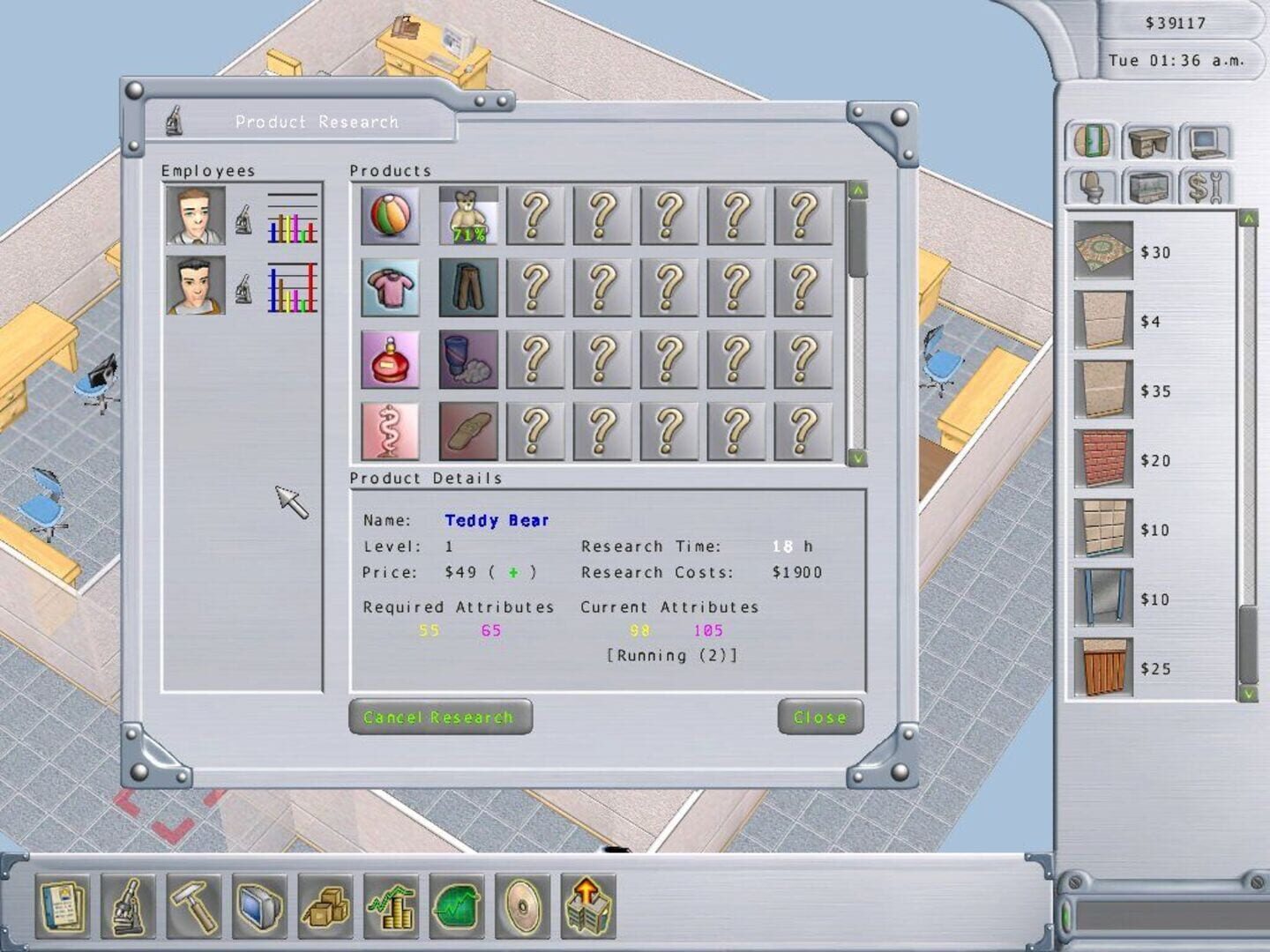Click the CD save icon
Viewport: 1270px width, 952px height.
(519, 904)
